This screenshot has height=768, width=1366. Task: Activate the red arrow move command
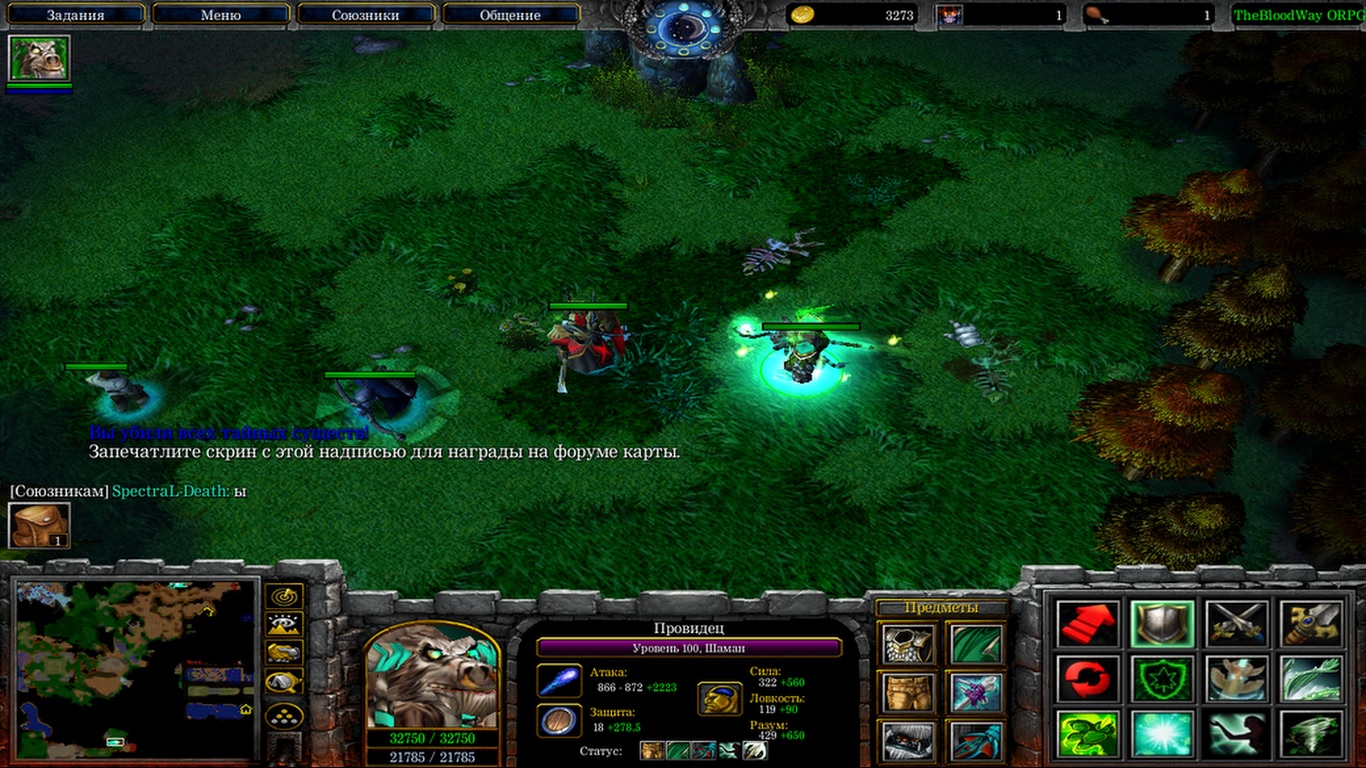tap(1087, 624)
